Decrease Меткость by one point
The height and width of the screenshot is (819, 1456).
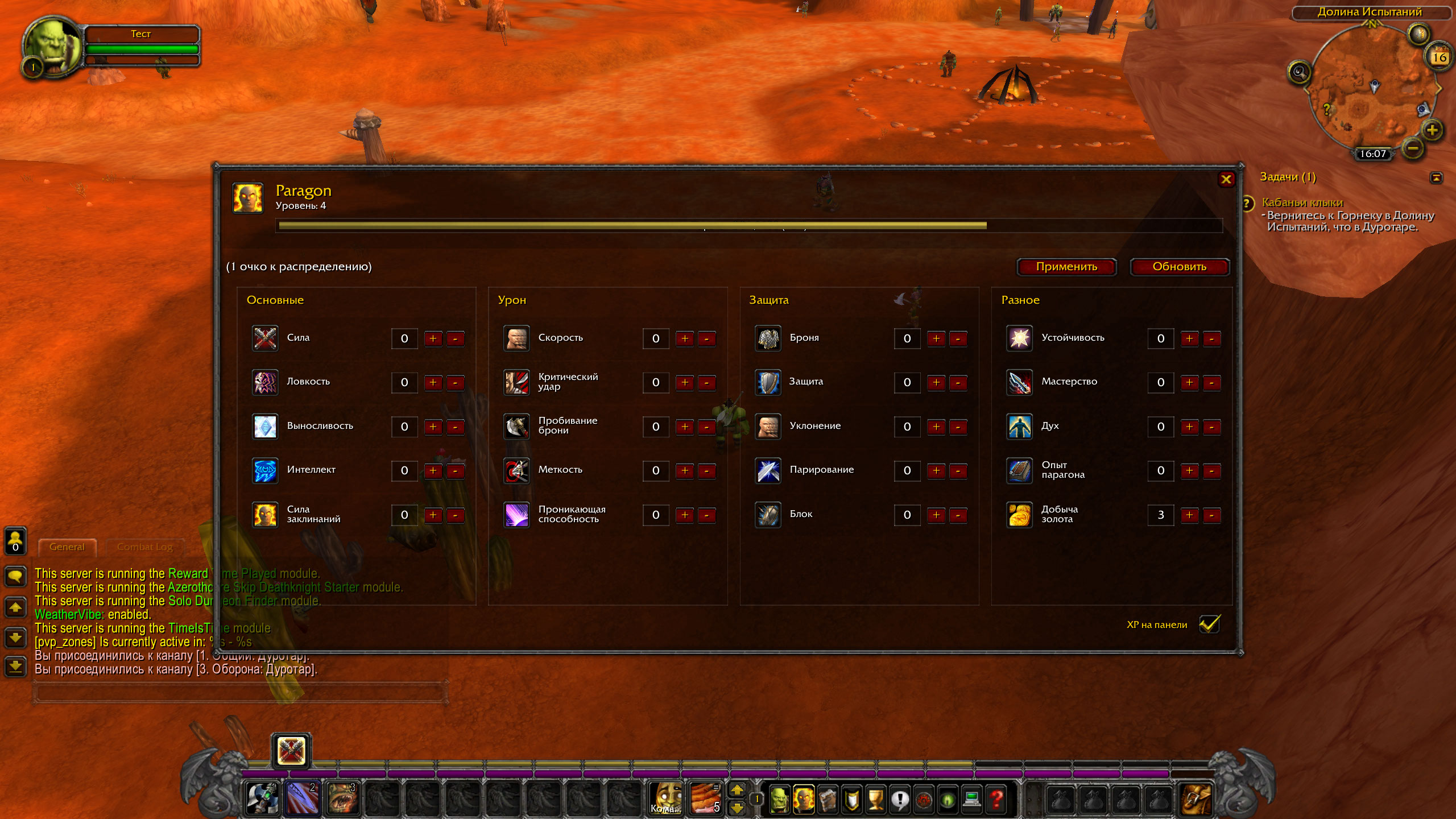706,471
